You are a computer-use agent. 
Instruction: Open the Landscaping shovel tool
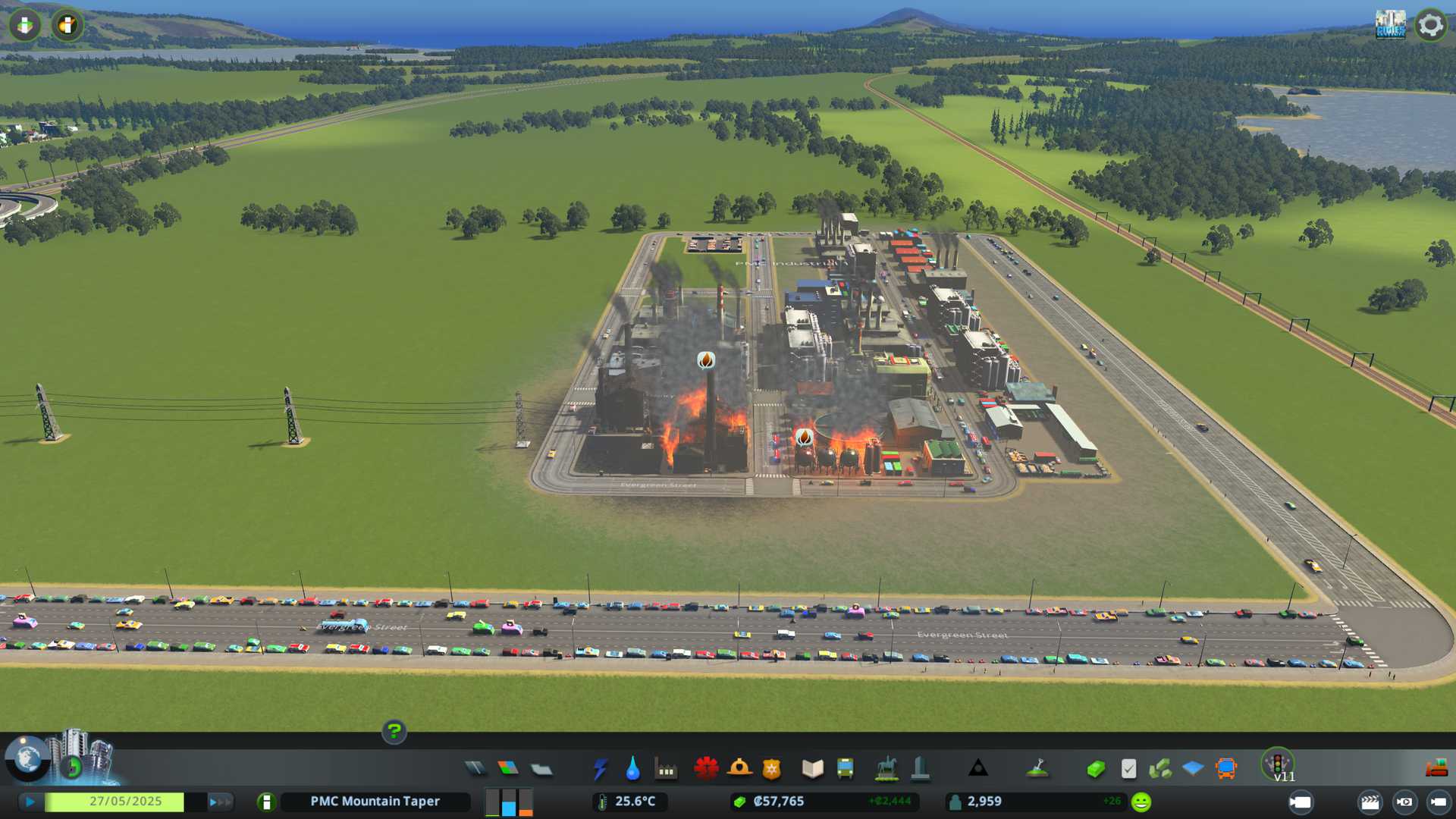(x=1037, y=769)
